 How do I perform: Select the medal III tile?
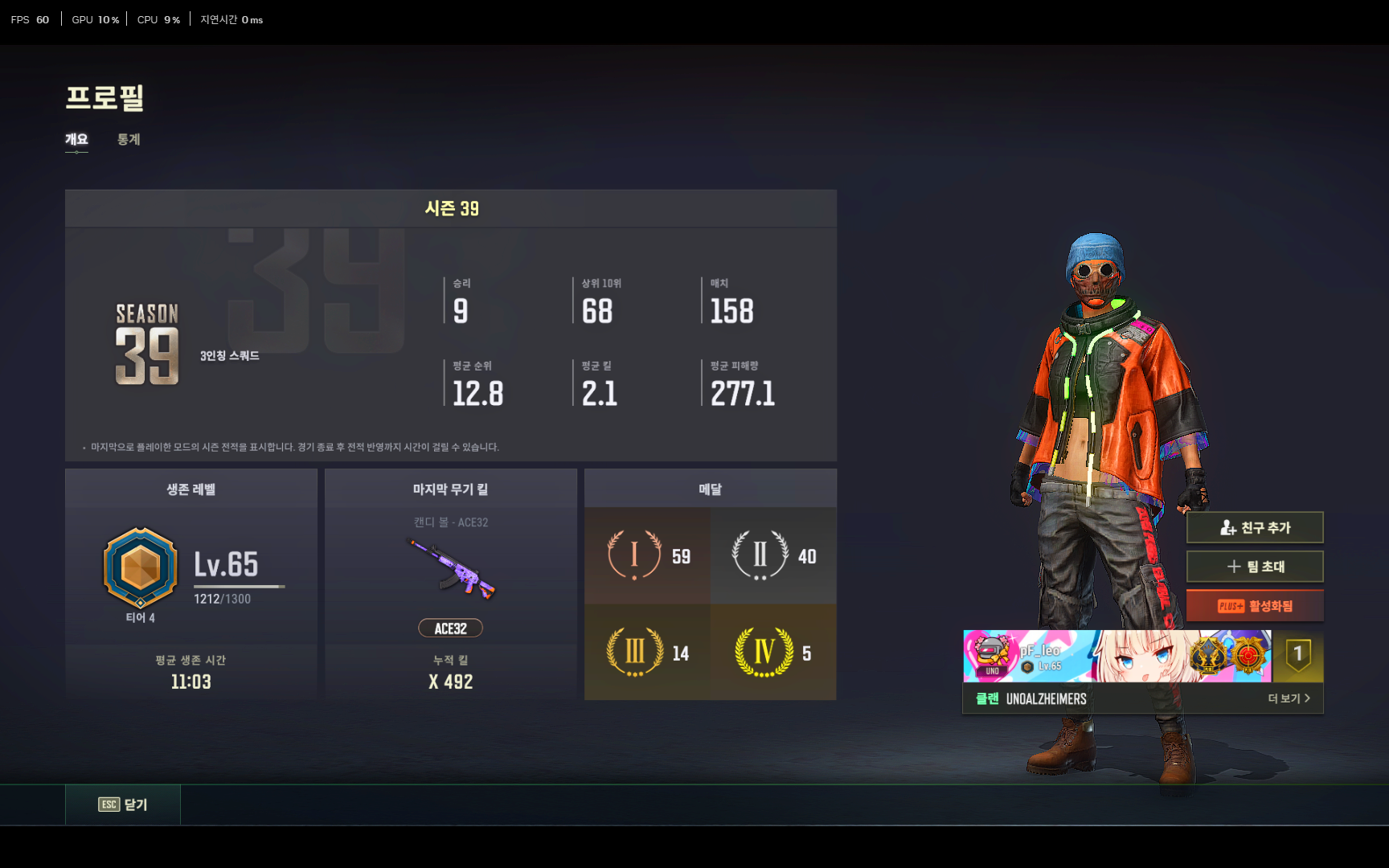[x=647, y=653]
